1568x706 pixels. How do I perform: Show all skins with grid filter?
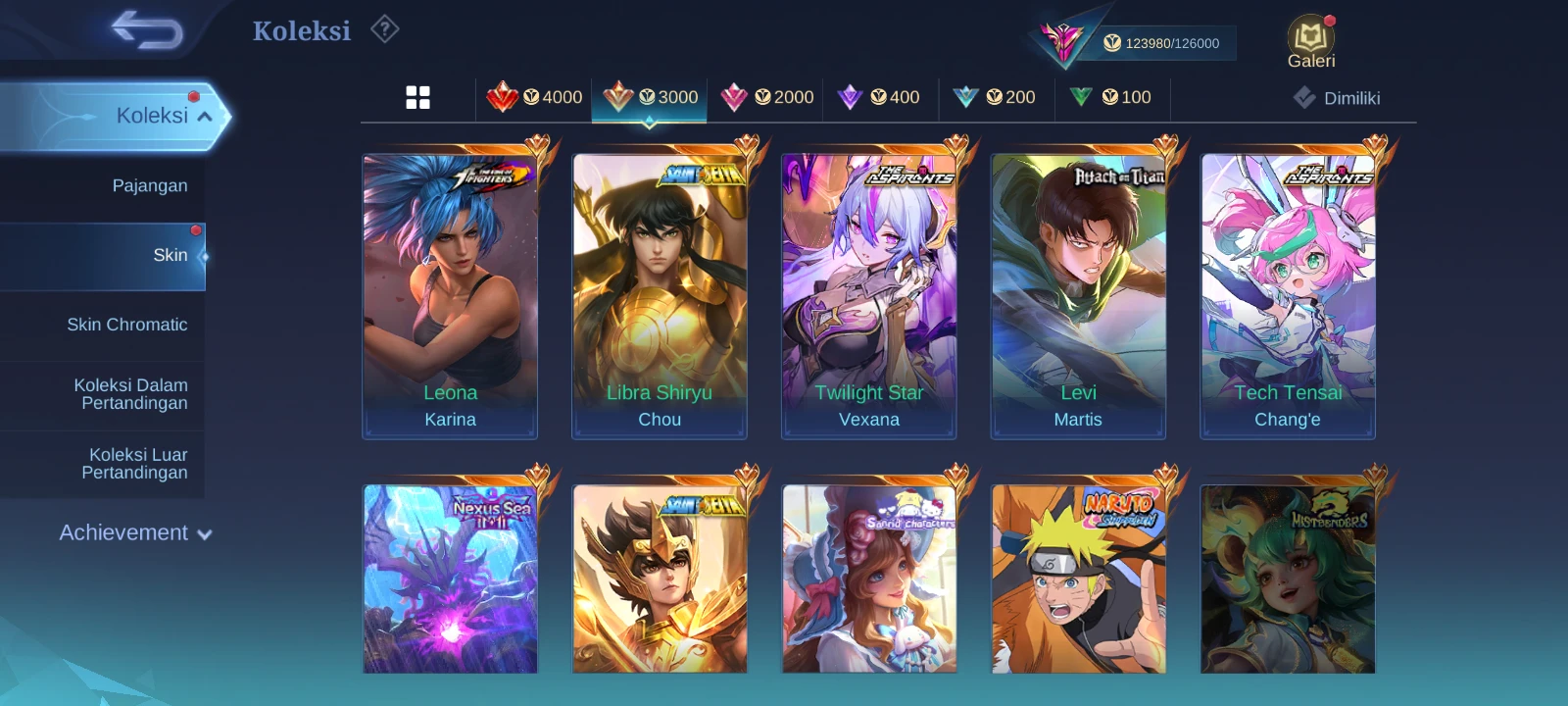pyautogui.click(x=417, y=97)
